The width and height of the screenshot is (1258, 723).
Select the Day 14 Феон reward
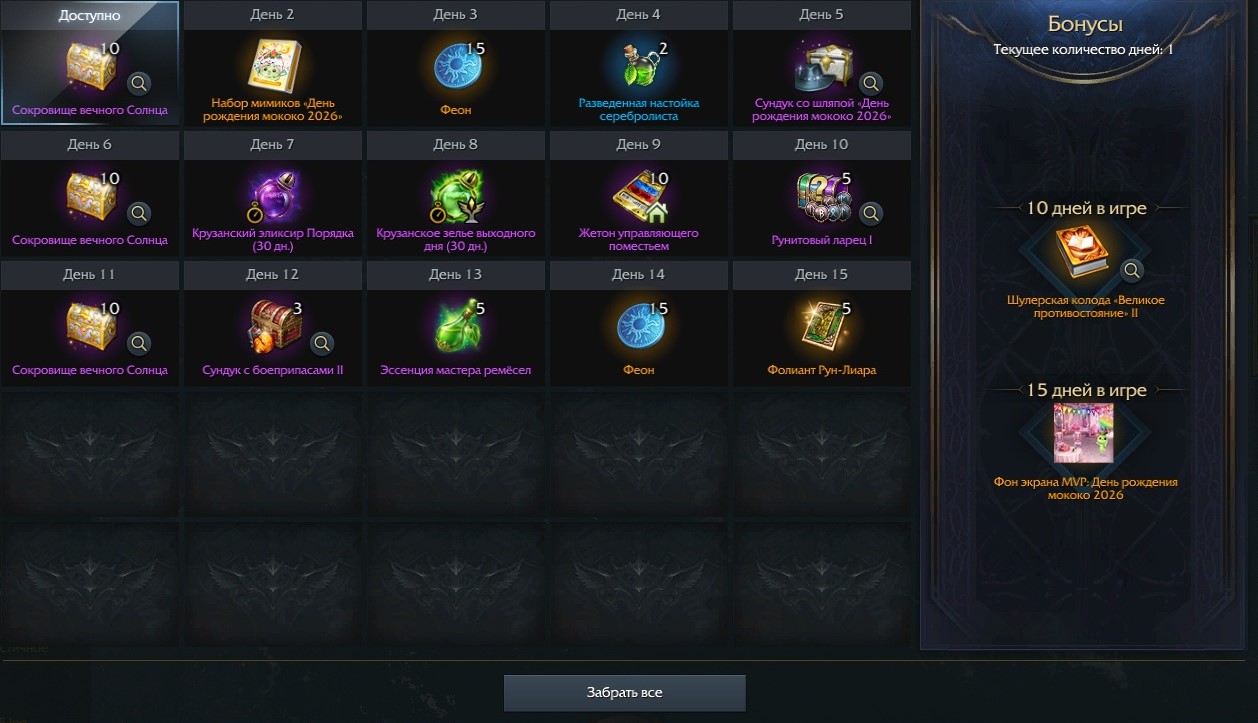pos(638,327)
